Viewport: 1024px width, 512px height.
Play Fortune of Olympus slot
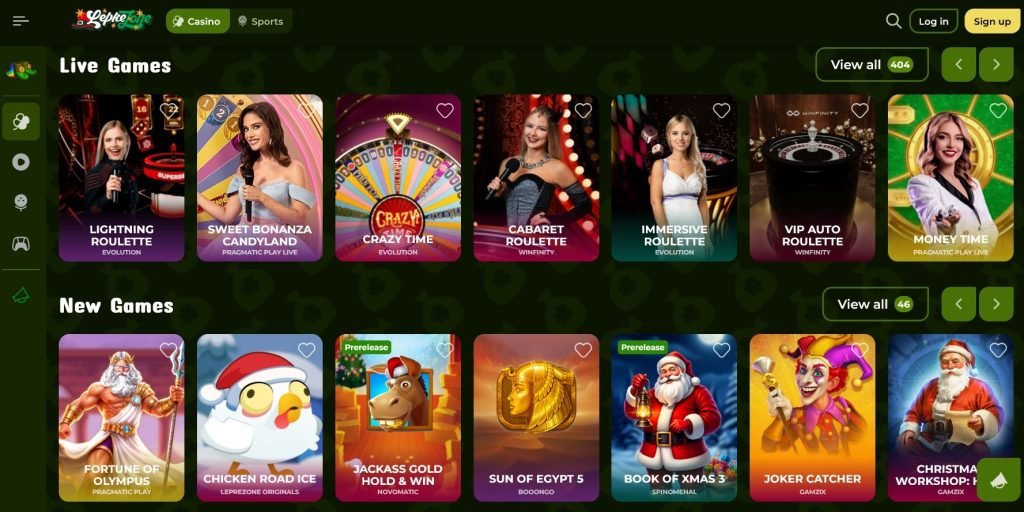121,417
